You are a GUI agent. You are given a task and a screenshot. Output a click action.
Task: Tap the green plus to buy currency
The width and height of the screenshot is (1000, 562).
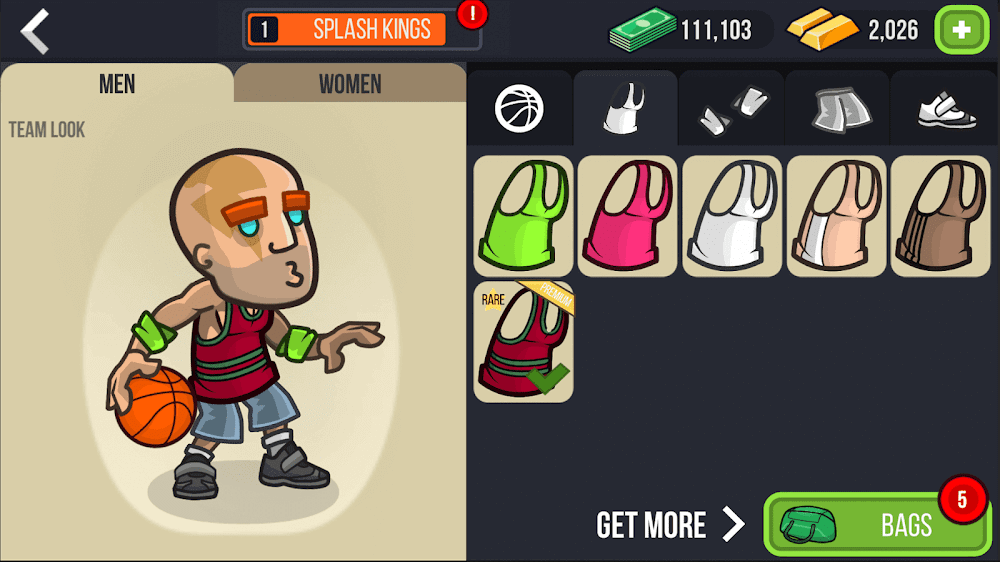click(961, 30)
